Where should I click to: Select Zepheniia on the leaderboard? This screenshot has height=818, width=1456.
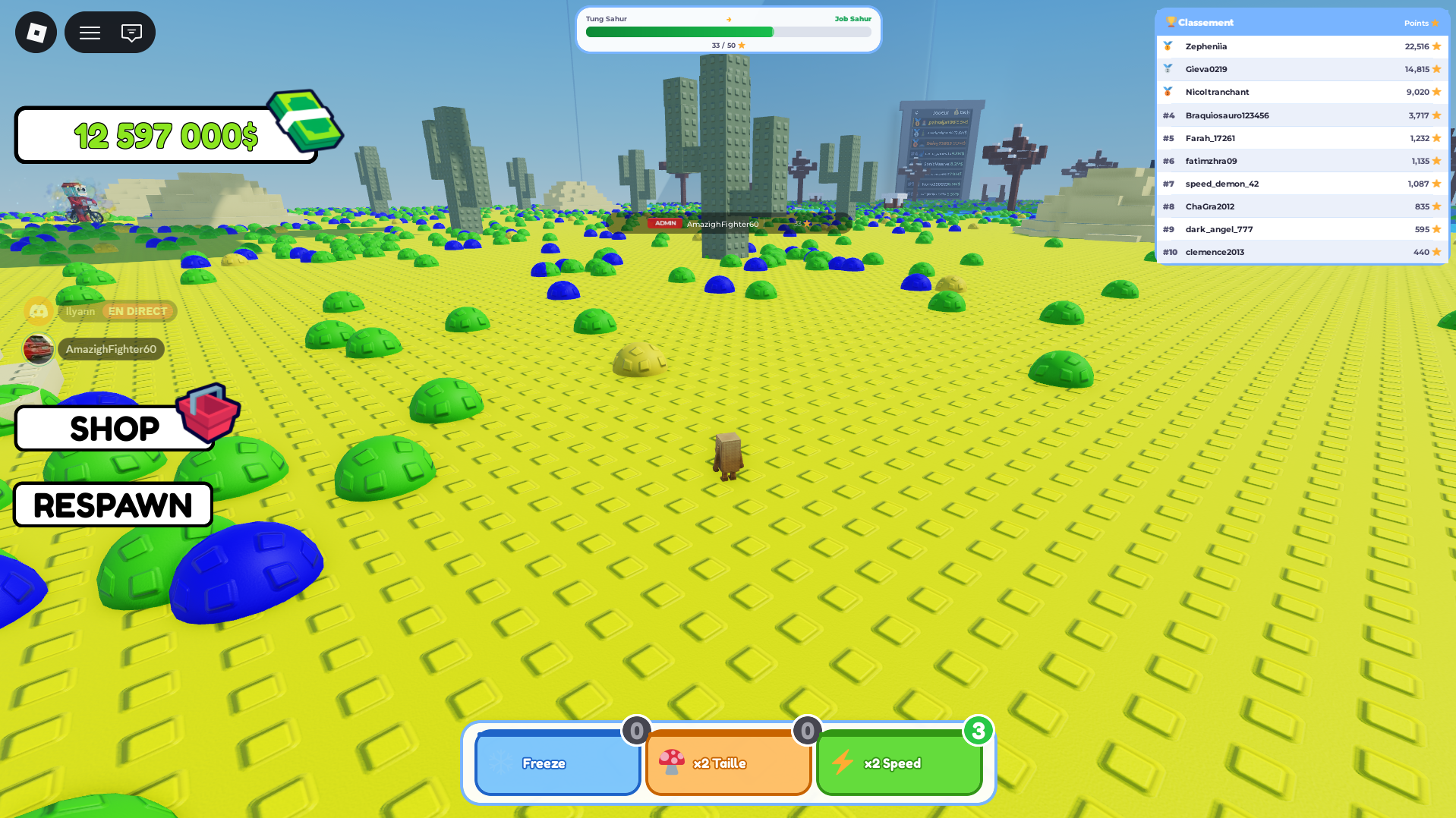(1206, 46)
